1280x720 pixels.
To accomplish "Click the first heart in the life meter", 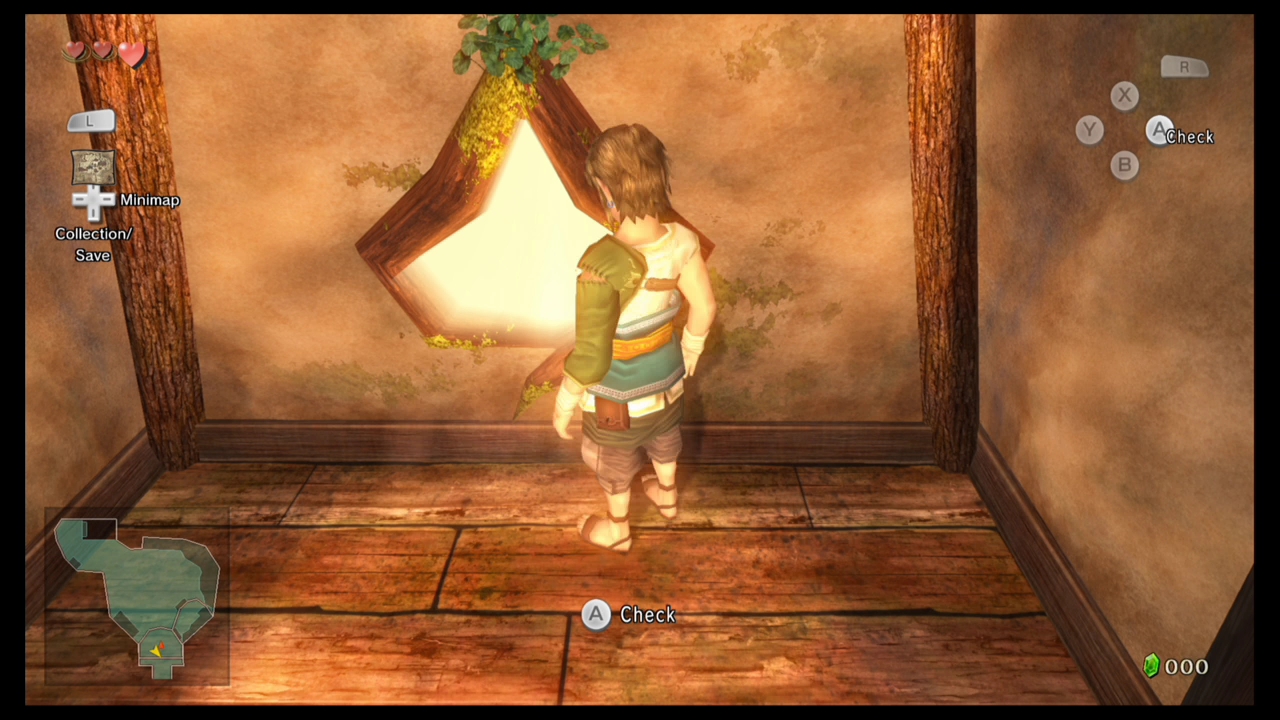I will [x=76, y=52].
